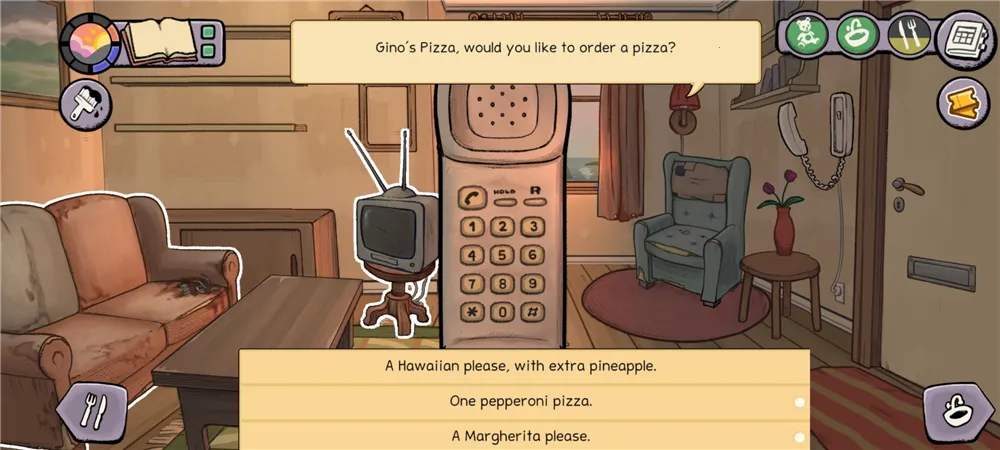
Task: Check the teddy bear fun need
Action: click(x=804, y=35)
